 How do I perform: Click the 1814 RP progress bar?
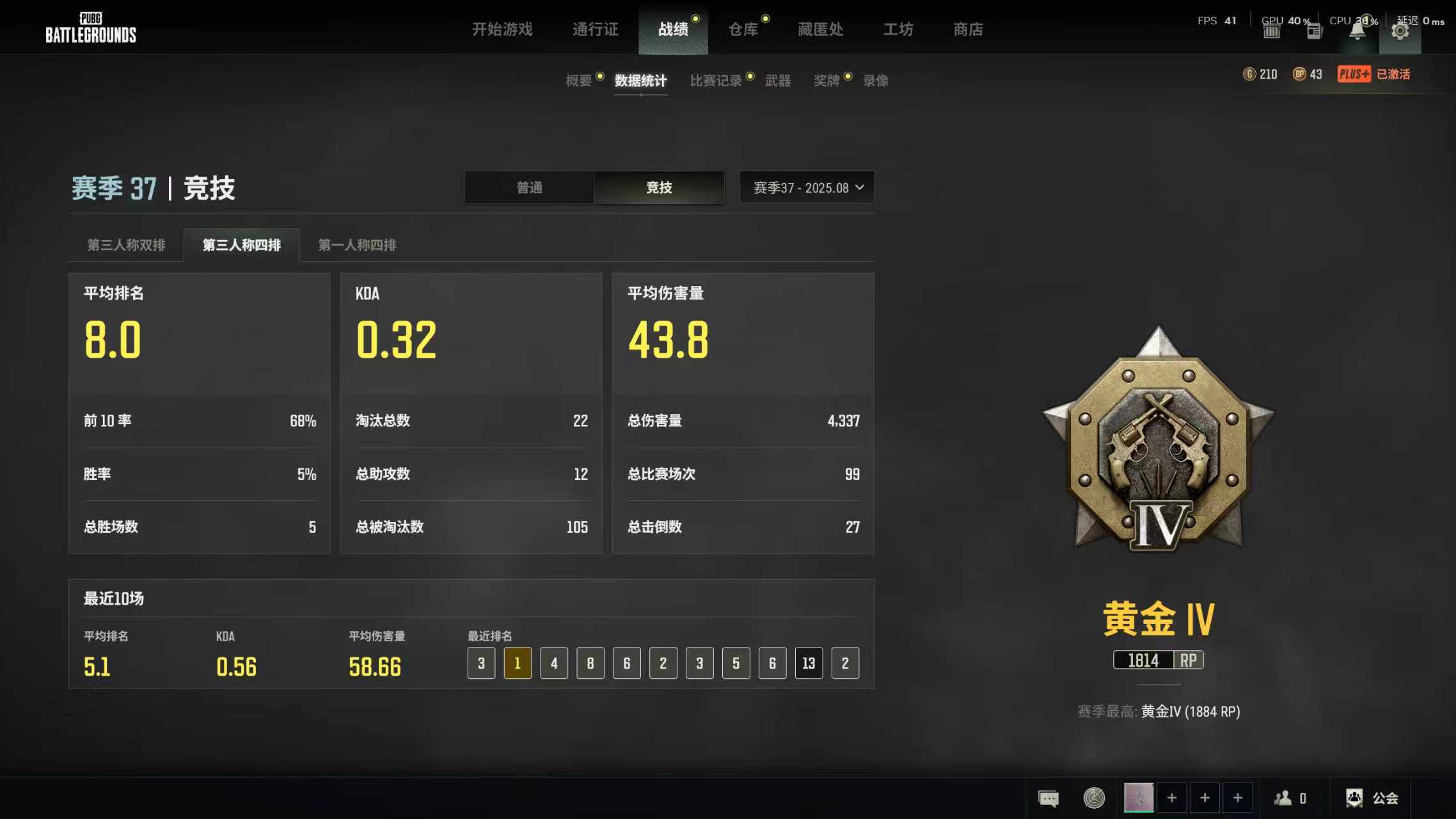(1158, 660)
